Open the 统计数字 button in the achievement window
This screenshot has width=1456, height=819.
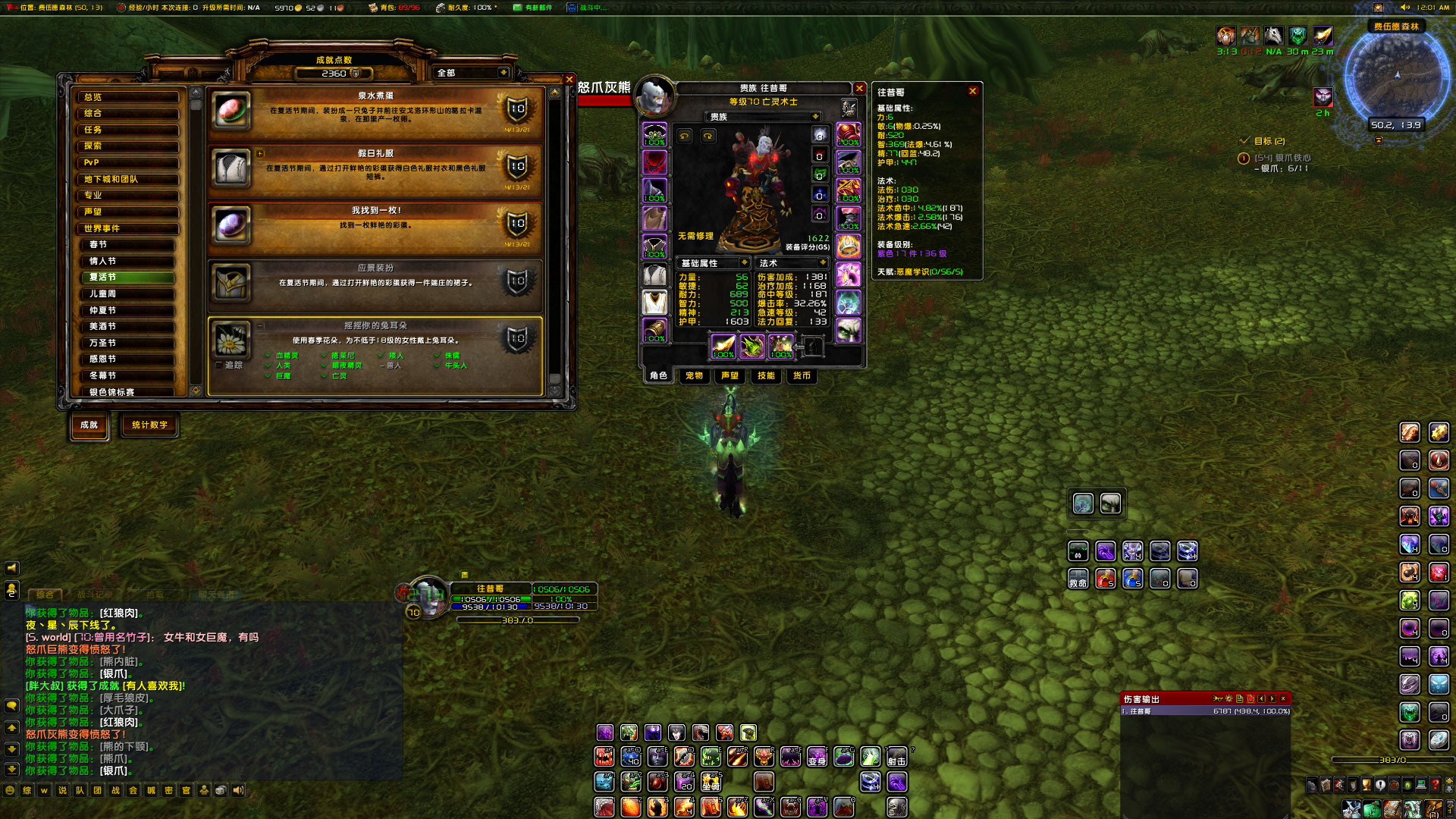coord(149,425)
